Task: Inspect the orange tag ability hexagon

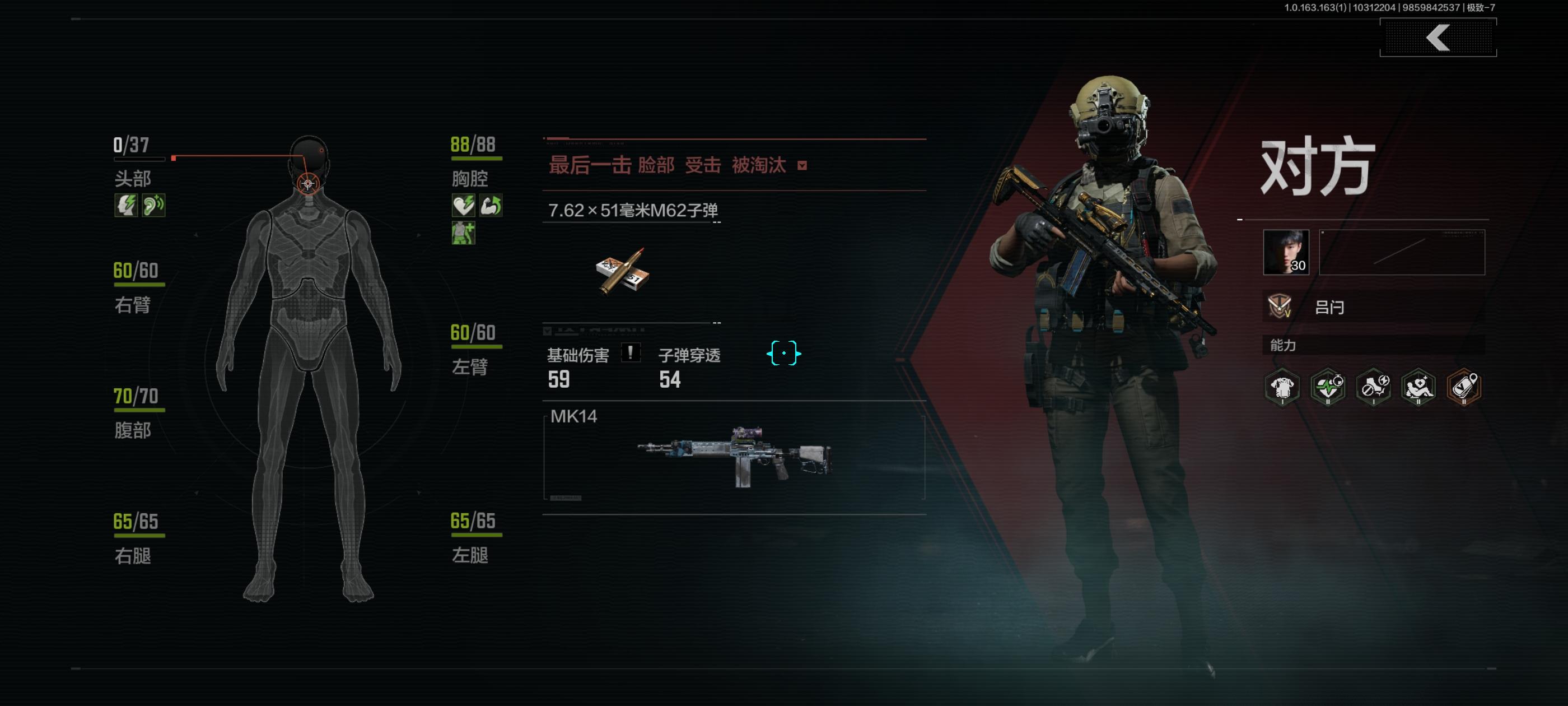Action: 1464,387
